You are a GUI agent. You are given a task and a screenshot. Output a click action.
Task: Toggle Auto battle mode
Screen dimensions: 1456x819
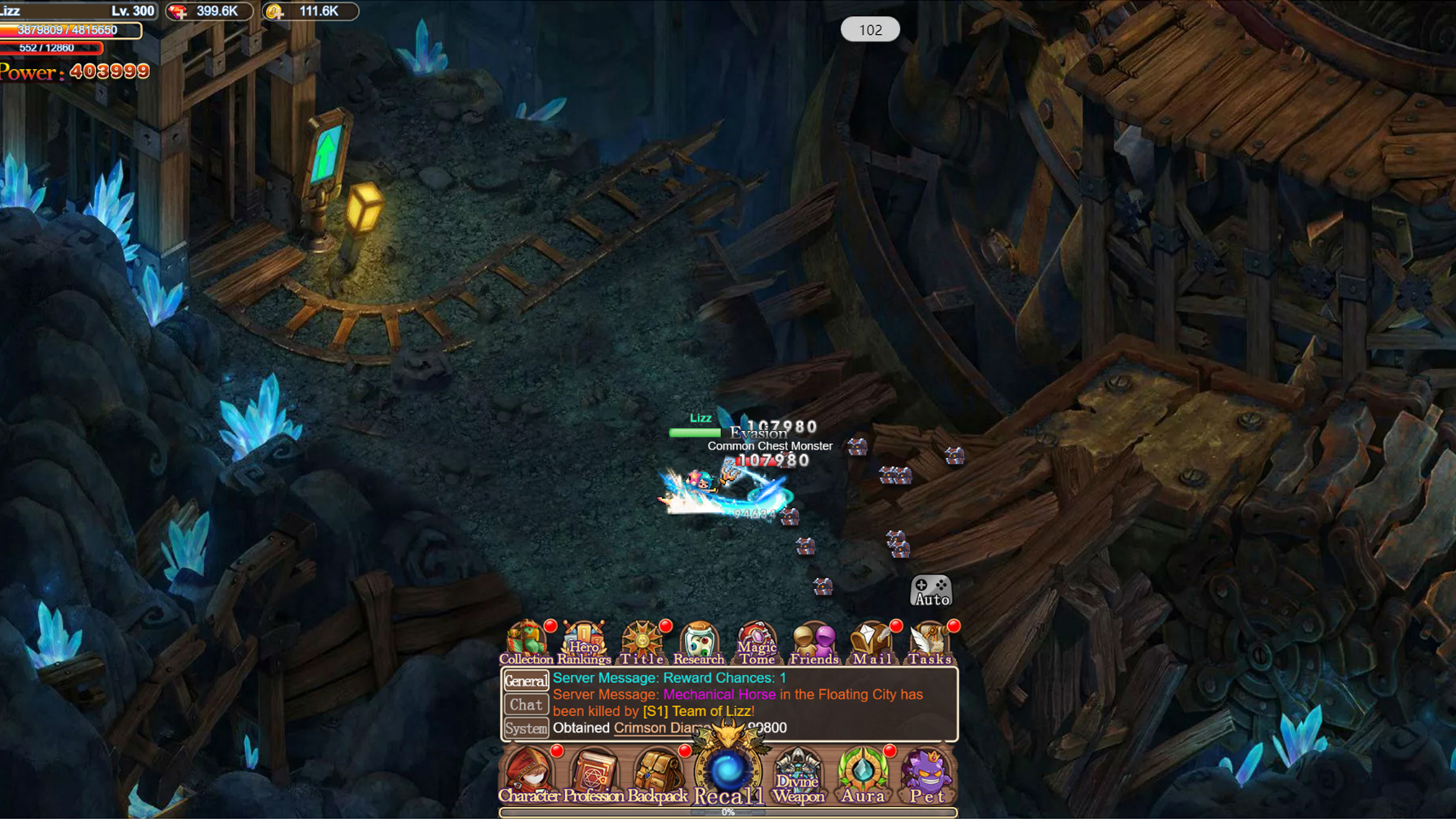pos(932,591)
